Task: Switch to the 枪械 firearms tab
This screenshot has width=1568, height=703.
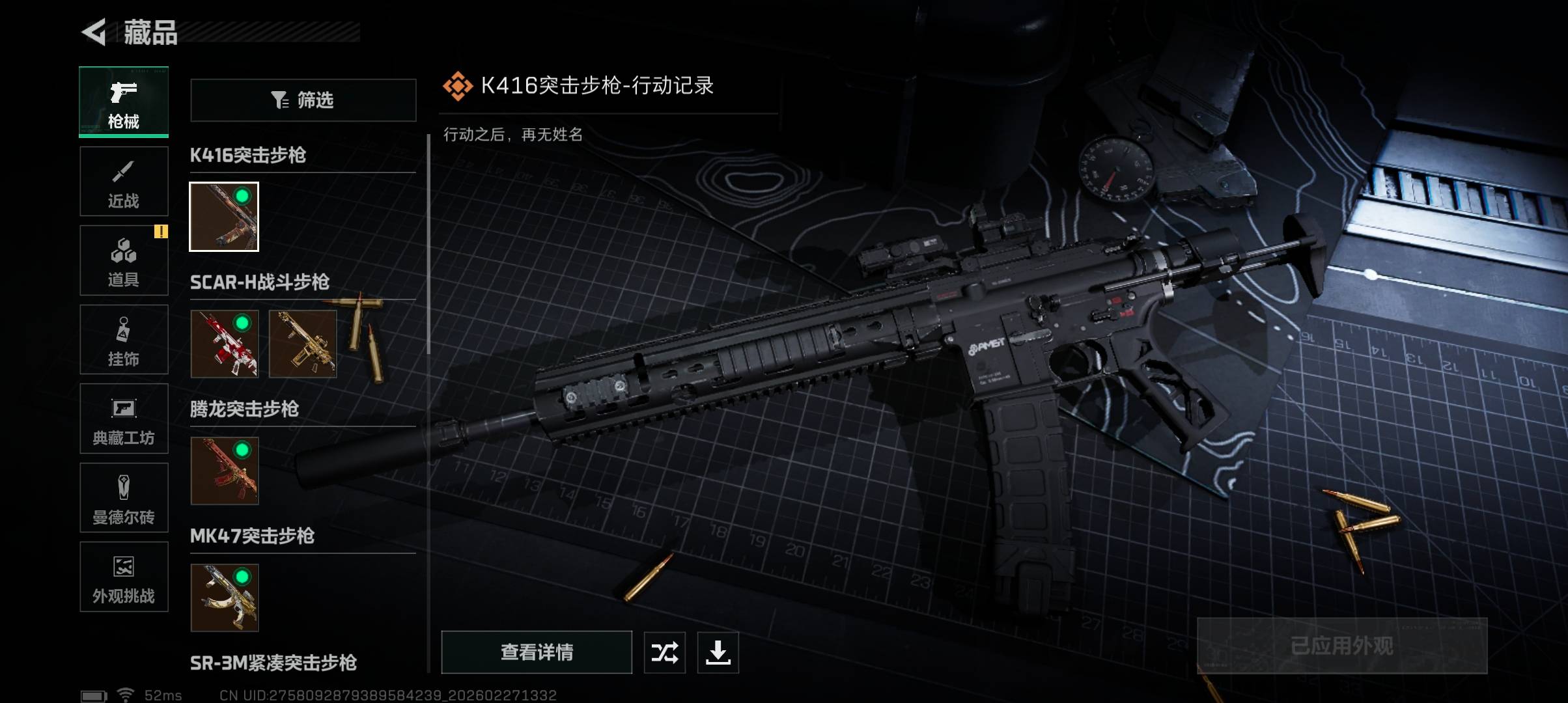Action: (x=124, y=102)
